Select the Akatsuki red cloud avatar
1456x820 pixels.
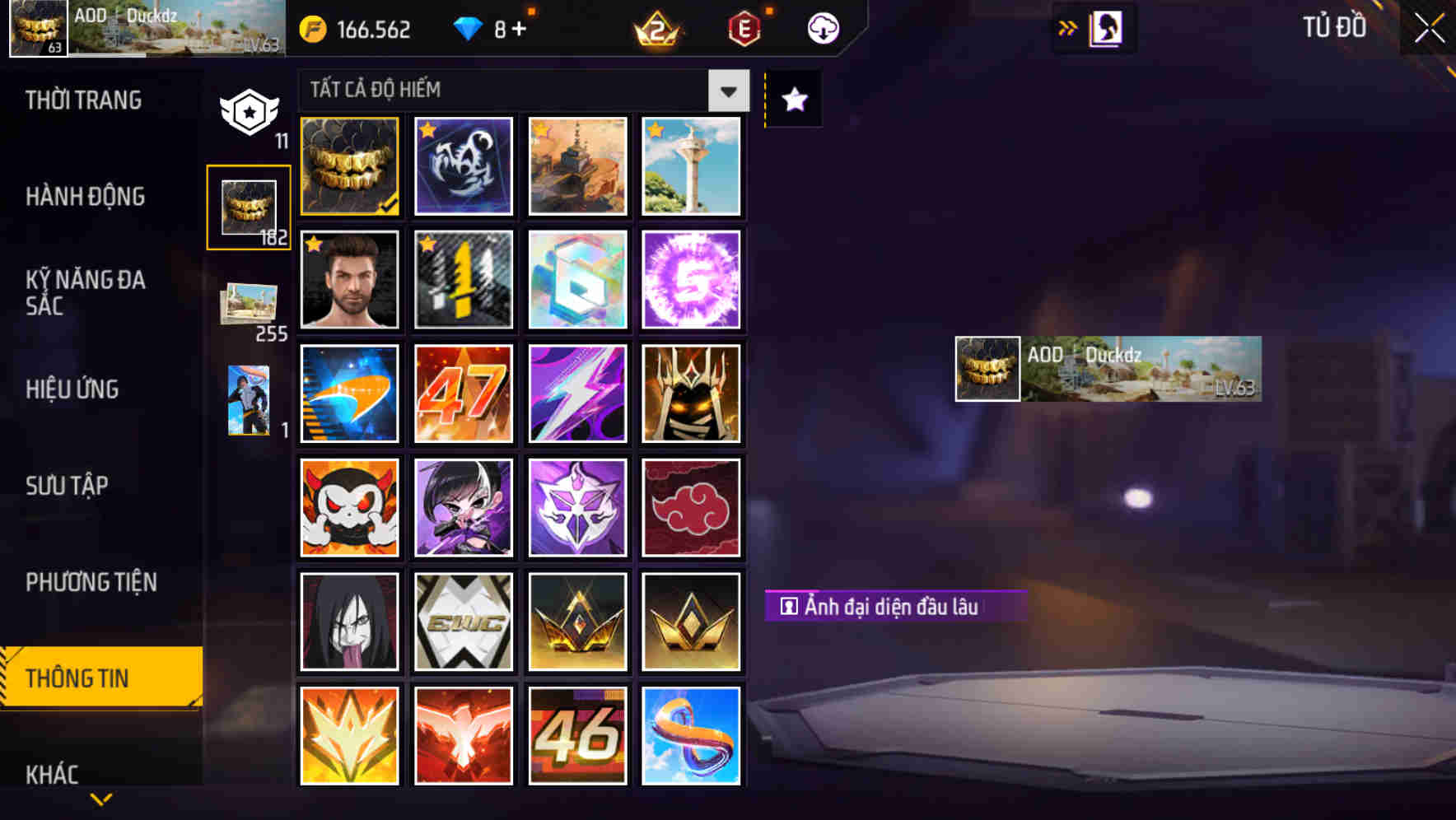point(692,507)
